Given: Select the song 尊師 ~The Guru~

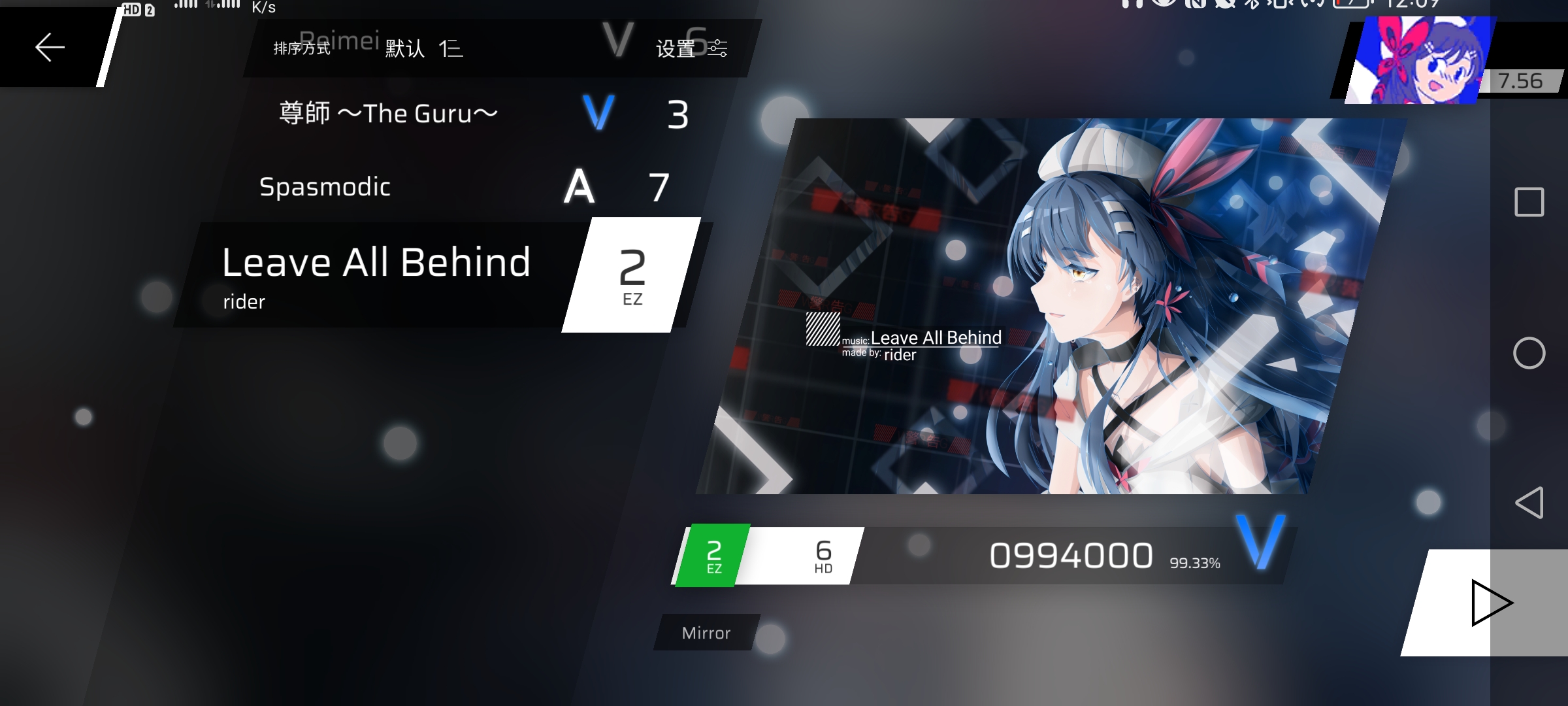Looking at the screenshot, I should (x=388, y=114).
